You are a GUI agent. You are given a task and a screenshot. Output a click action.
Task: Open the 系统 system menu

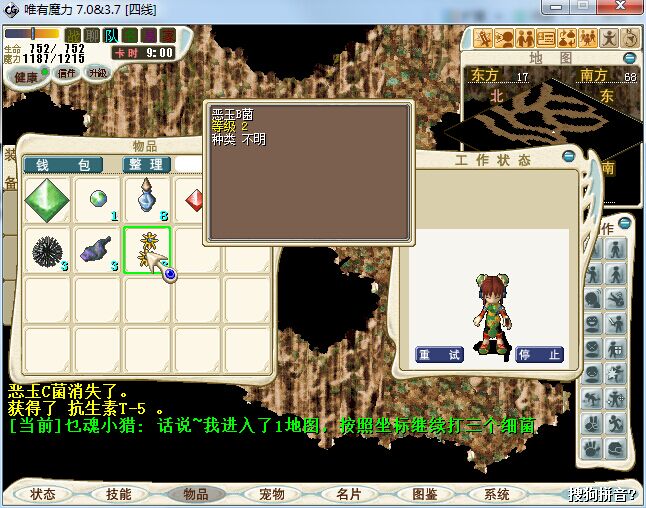pyautogui.click(x=497, y=494)
